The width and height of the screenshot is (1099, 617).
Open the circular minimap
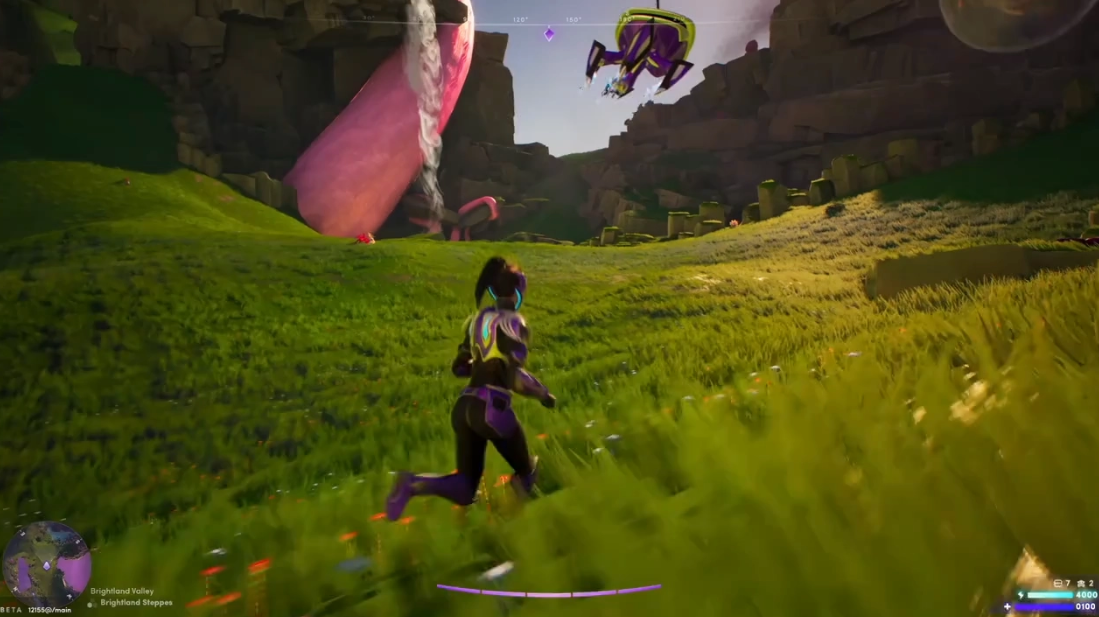46,563
